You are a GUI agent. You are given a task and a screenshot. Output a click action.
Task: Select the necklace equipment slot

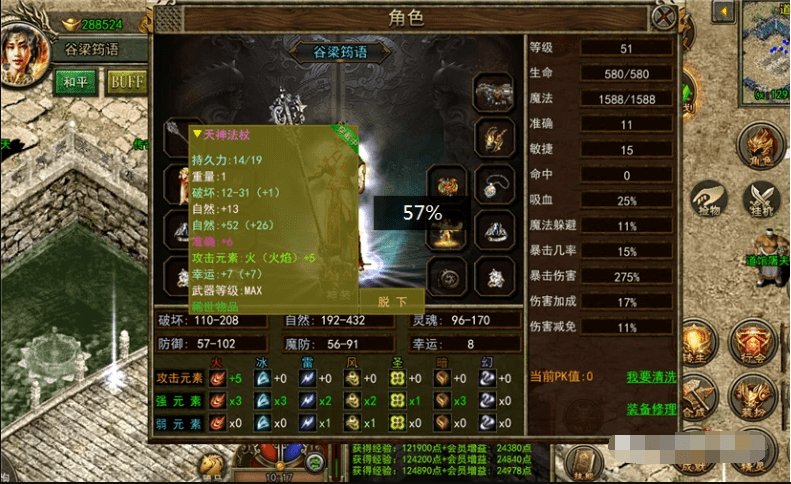pyautogui.click(x=493, y=185)
